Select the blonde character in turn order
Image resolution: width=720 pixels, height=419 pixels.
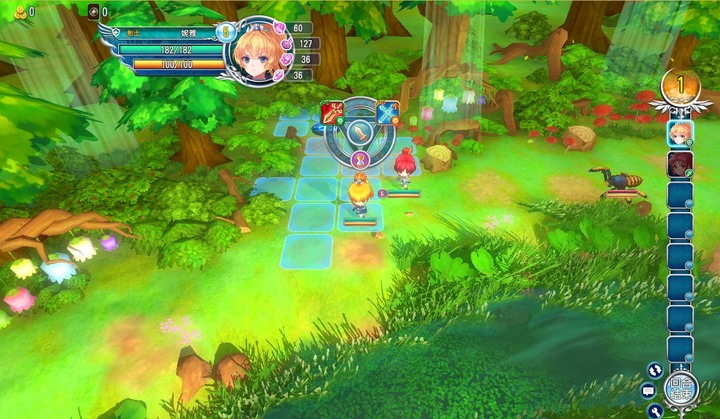(x=680, y=133)
